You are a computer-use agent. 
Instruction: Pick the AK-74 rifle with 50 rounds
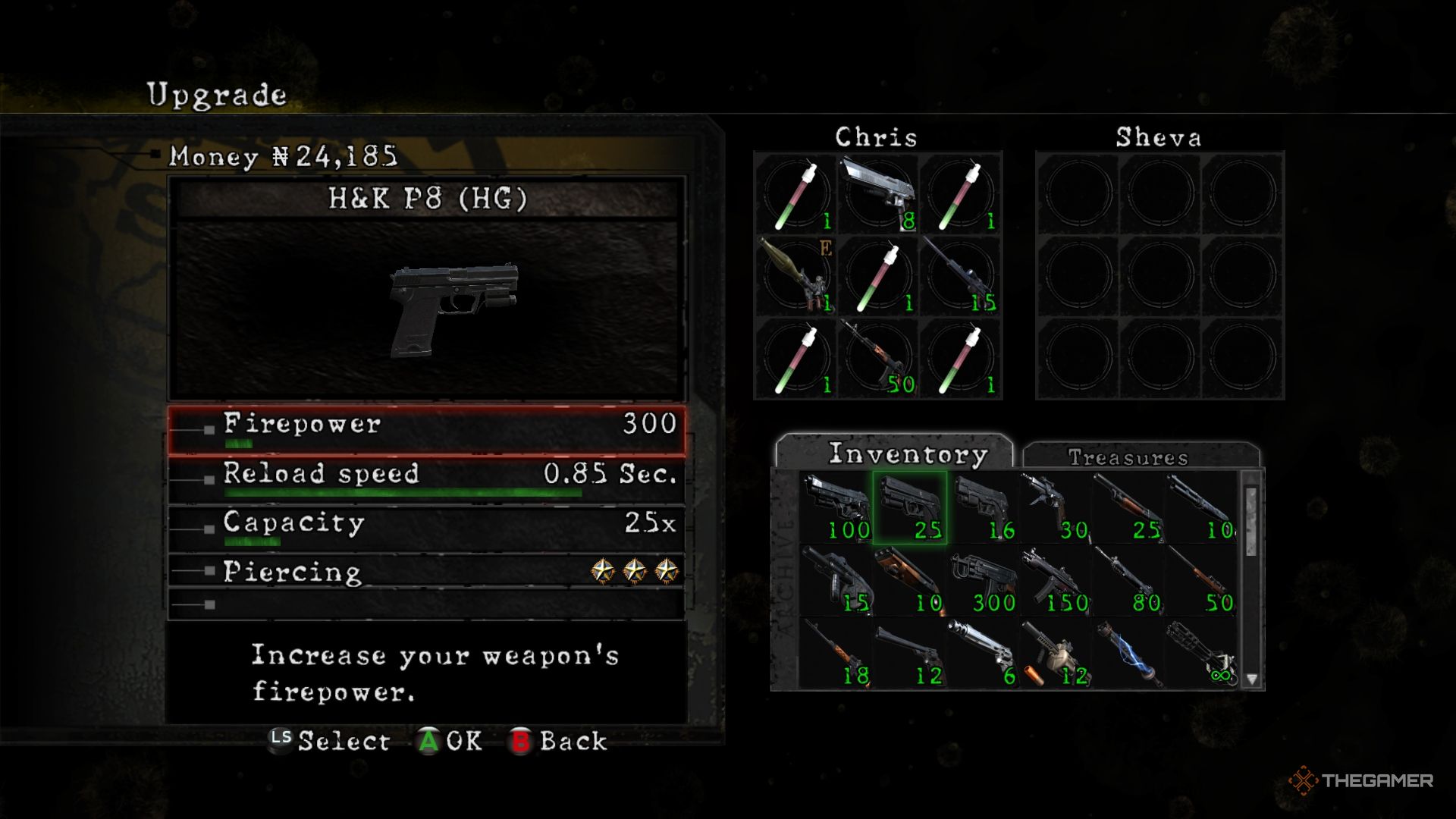pyautogui.click(x=877, y=358)
